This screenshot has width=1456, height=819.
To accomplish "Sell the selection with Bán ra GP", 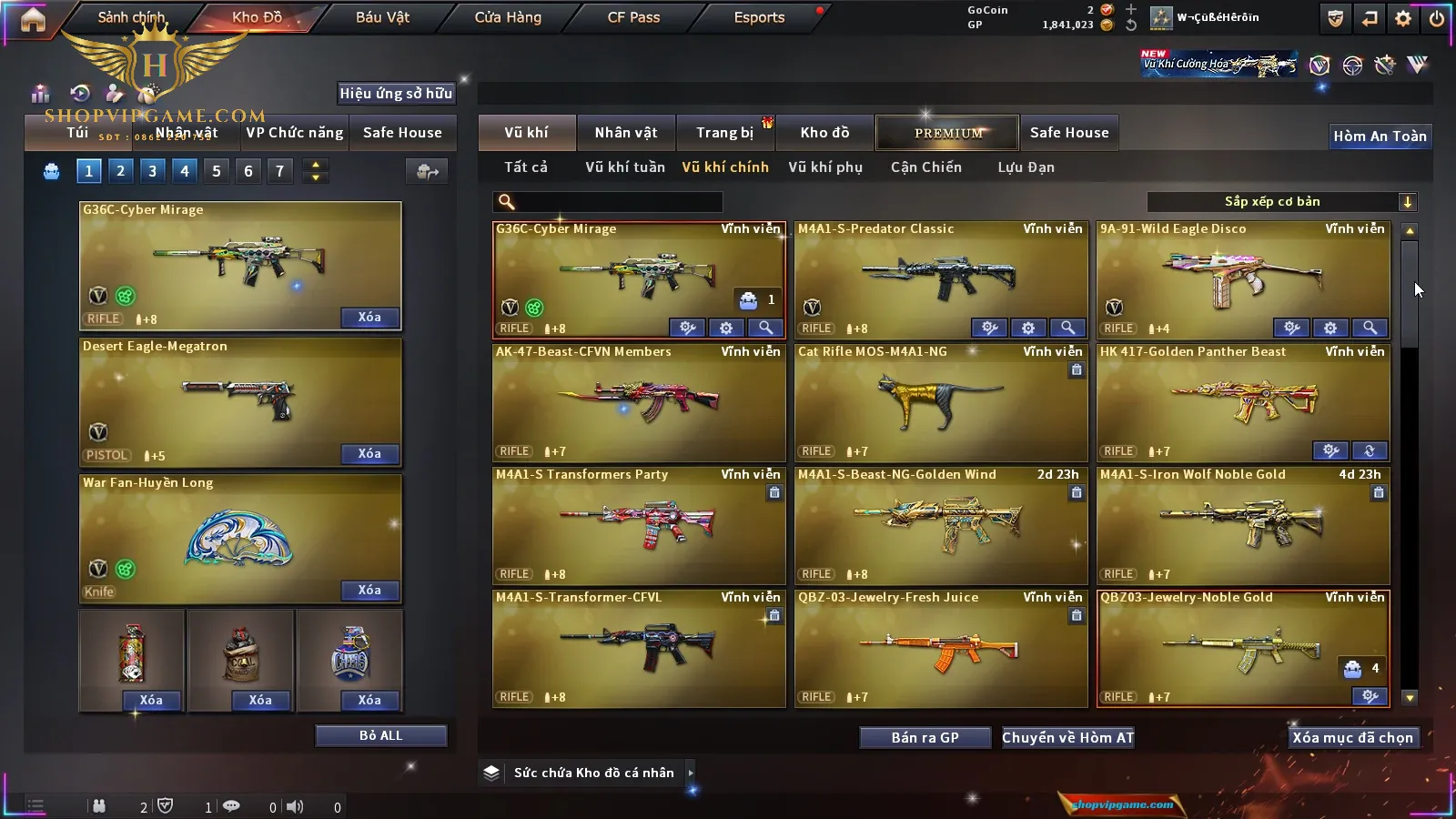I will (x=925, y=737).
